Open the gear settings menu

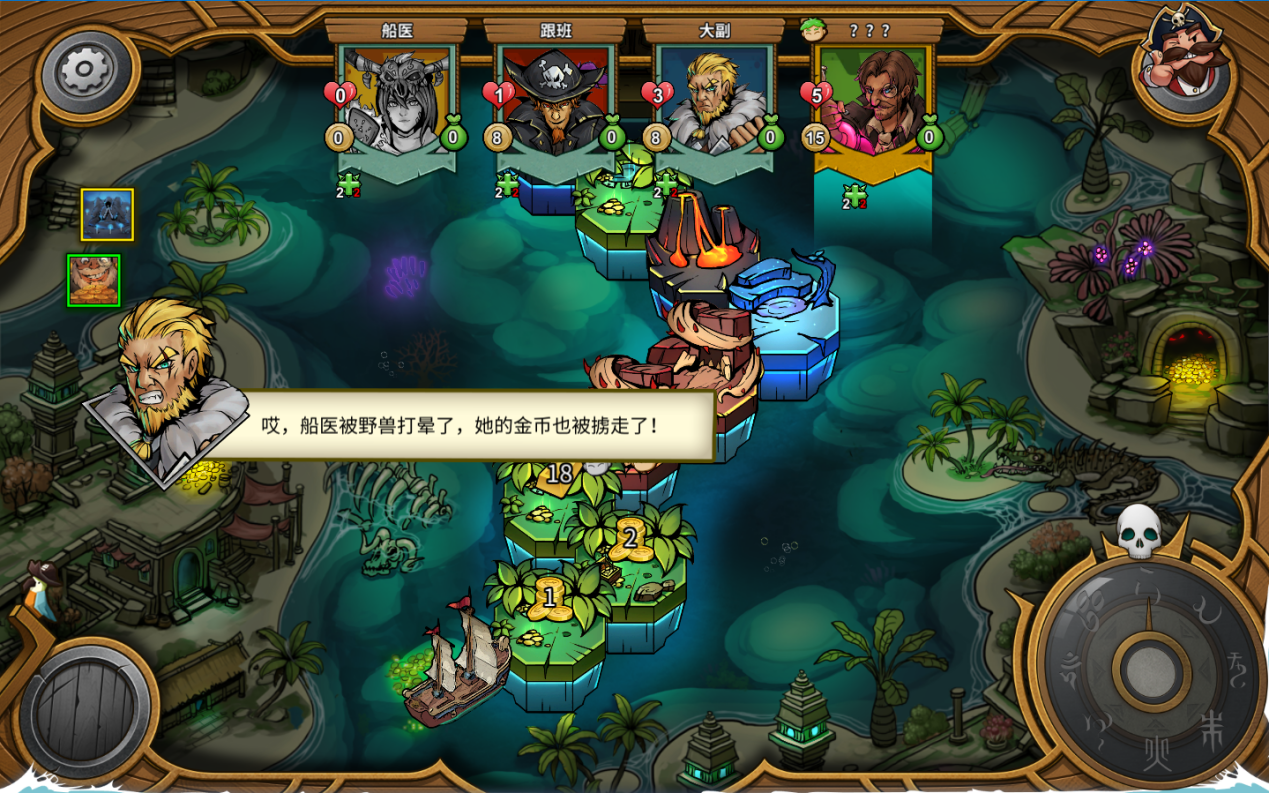[83, 70]
